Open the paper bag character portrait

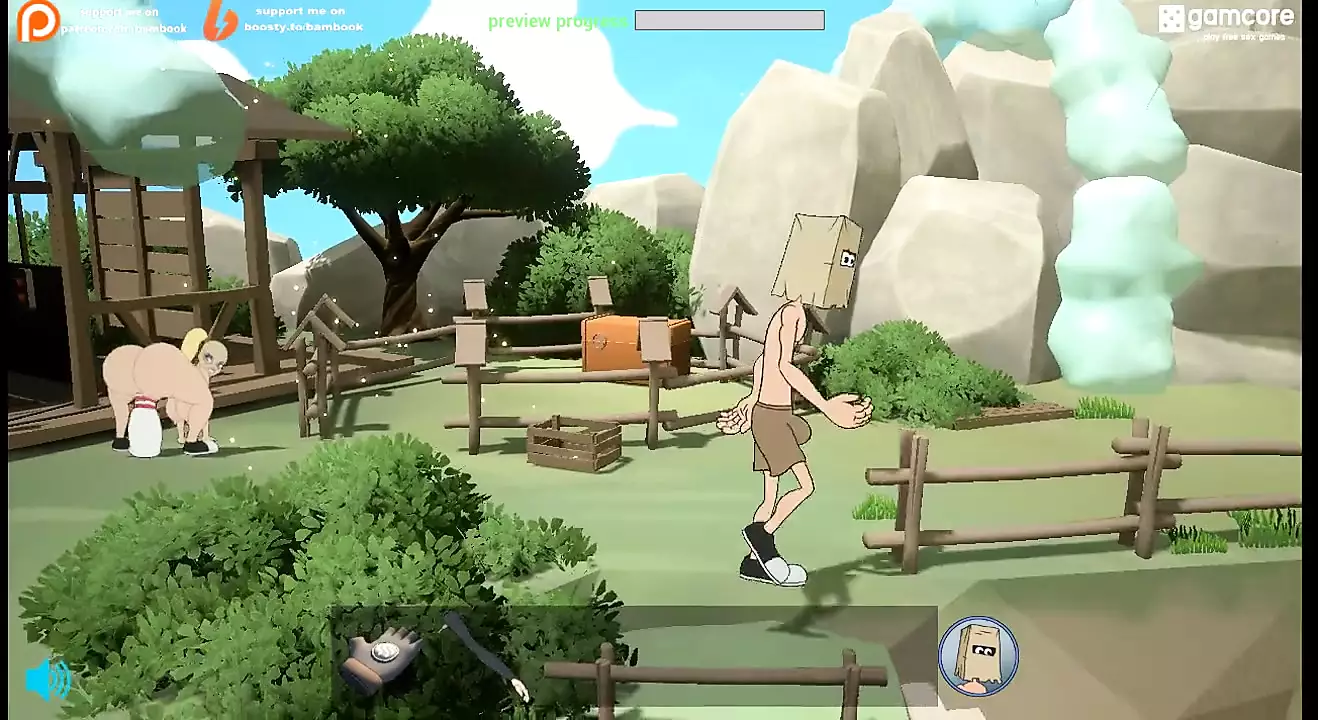coord(977,655)
